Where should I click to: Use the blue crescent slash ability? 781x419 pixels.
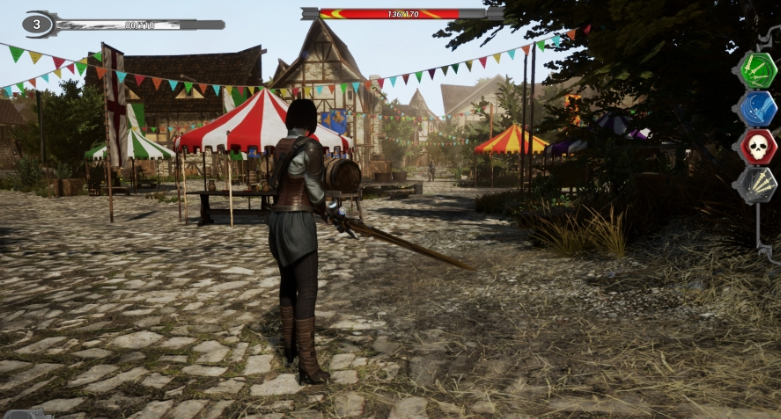(x=757, y=108)
